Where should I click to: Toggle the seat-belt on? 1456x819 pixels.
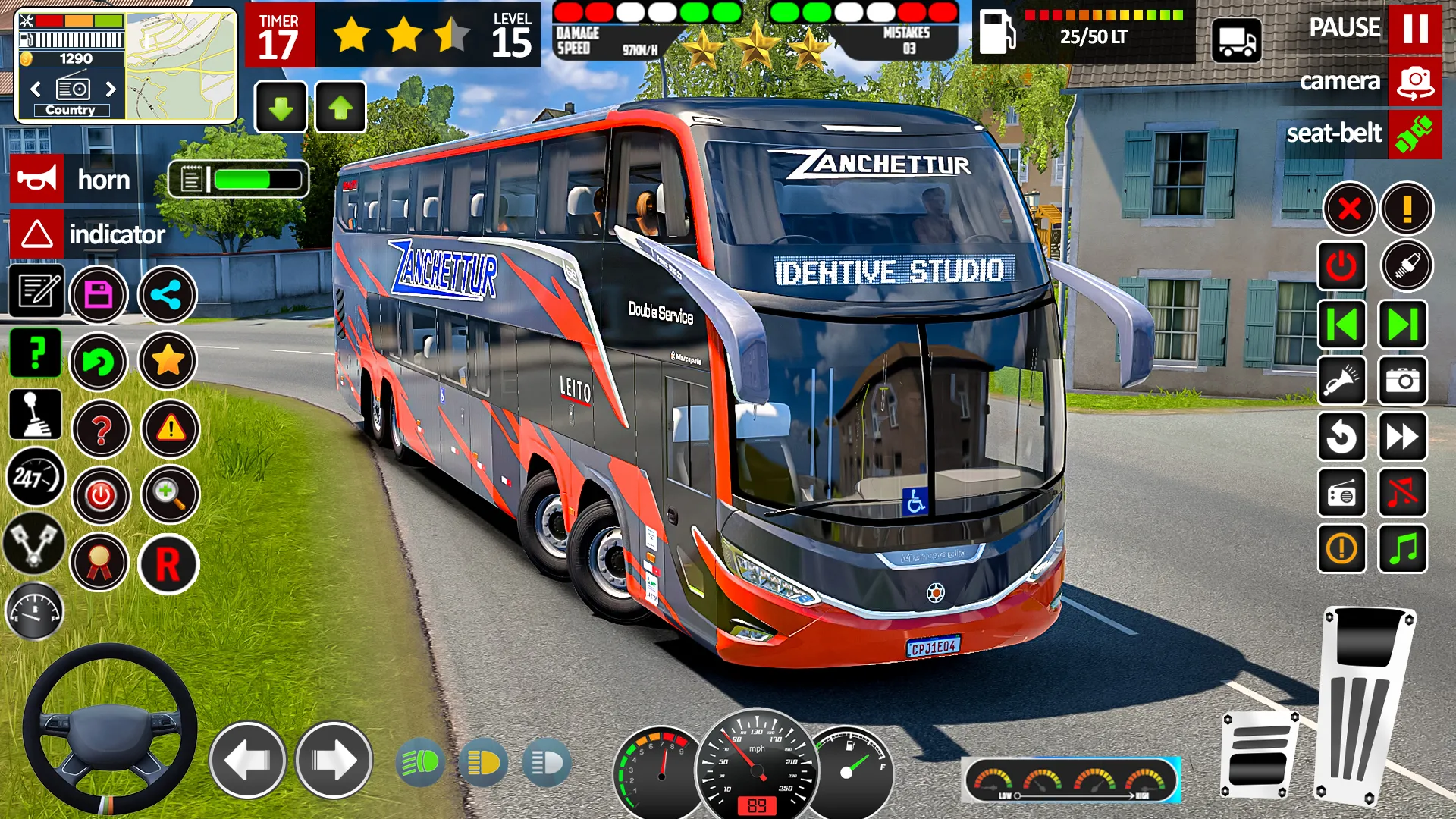click(x=1414, y=135)
